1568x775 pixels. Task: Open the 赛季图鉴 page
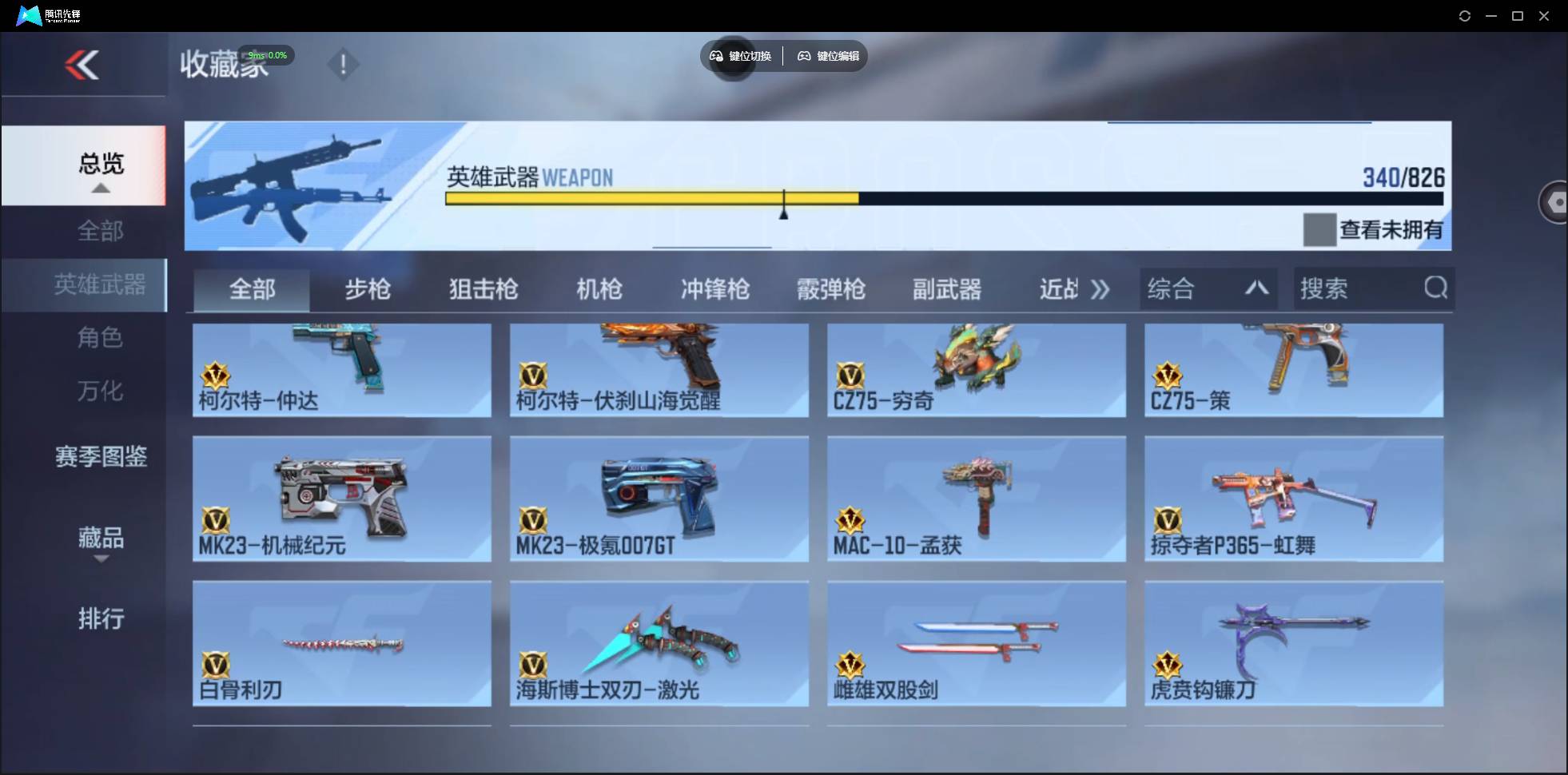(x=101, y=456)
